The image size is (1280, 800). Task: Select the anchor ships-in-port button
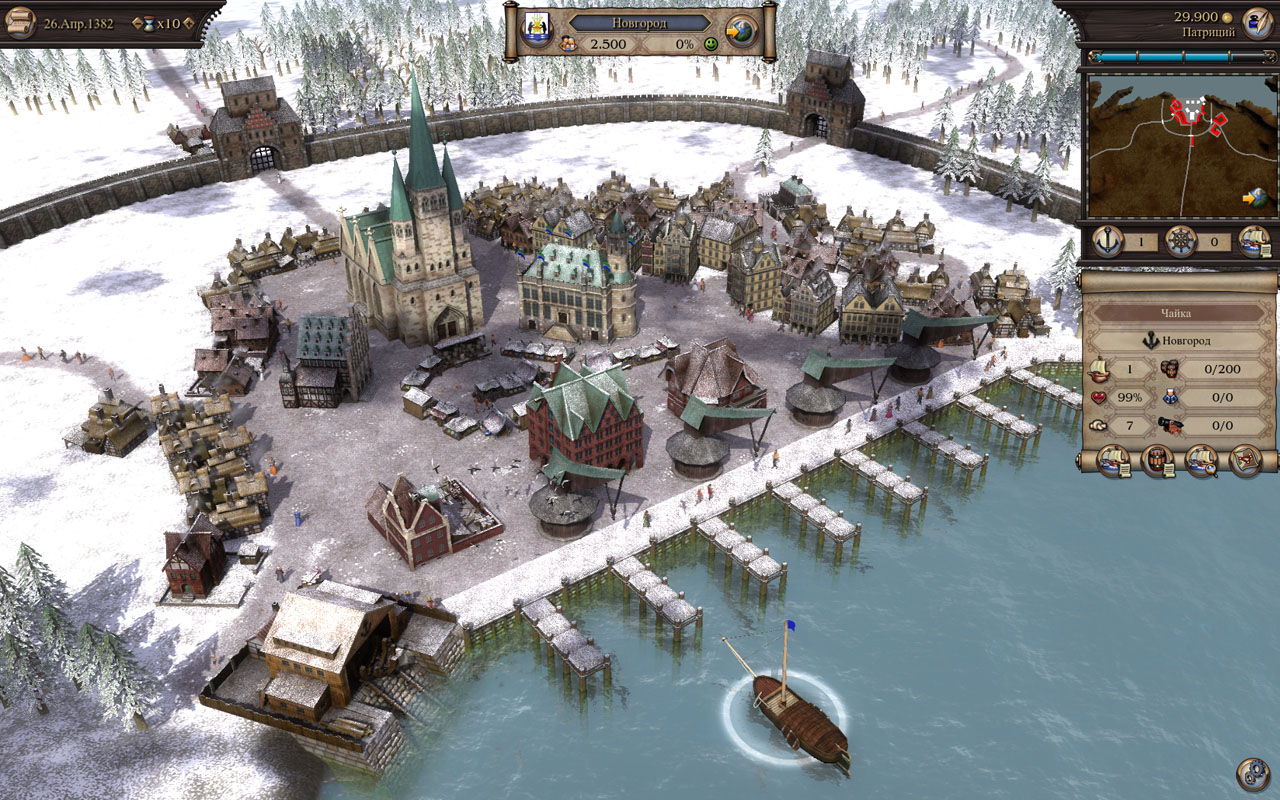point(1108,241)
